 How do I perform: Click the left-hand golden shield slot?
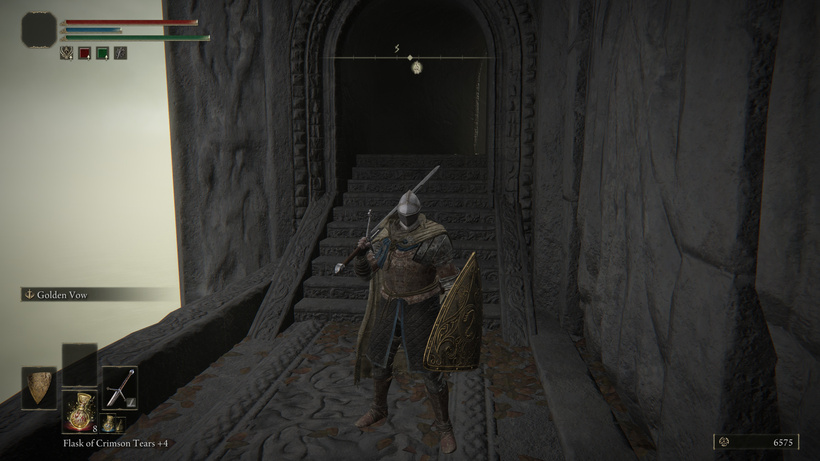[x=39, y=387]
